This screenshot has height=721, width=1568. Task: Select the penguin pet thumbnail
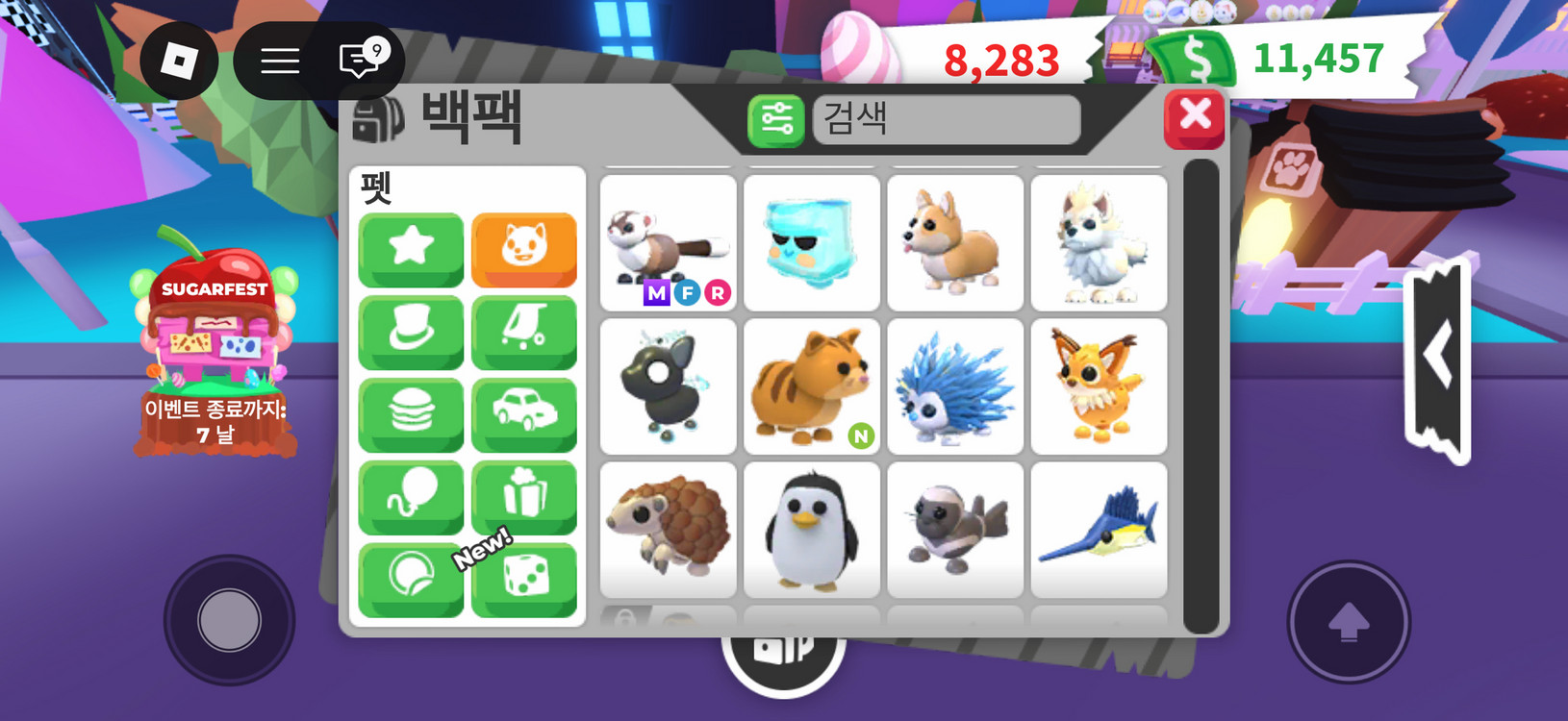click(811, 529)
